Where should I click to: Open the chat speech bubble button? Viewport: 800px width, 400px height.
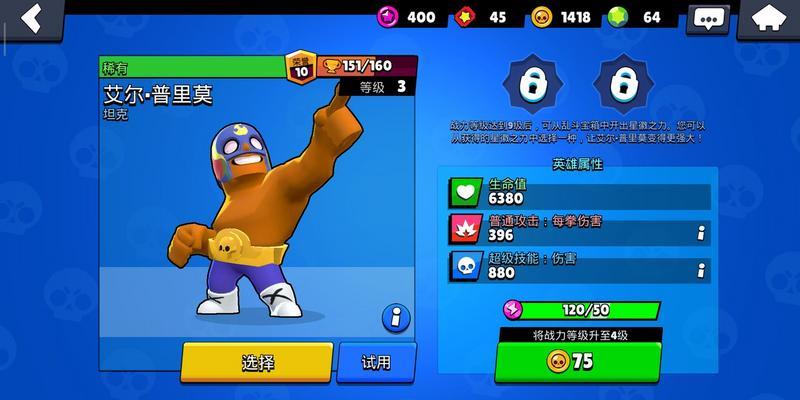710,19
